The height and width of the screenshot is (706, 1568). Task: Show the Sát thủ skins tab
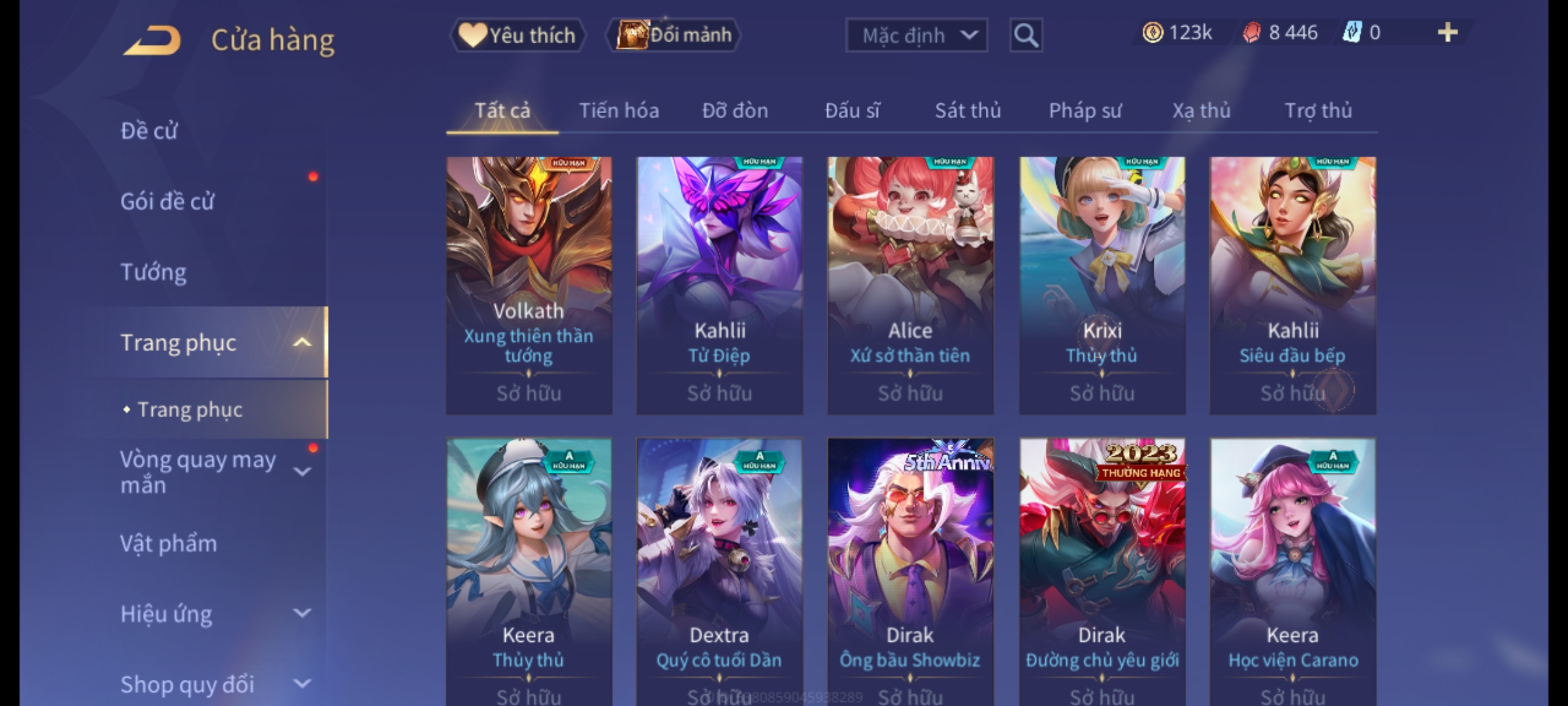coord(968,110)
